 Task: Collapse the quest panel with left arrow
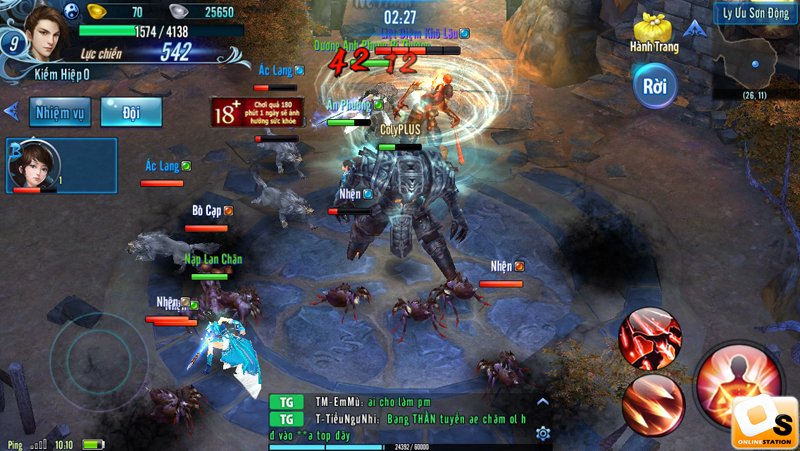(x=12, y=111)
